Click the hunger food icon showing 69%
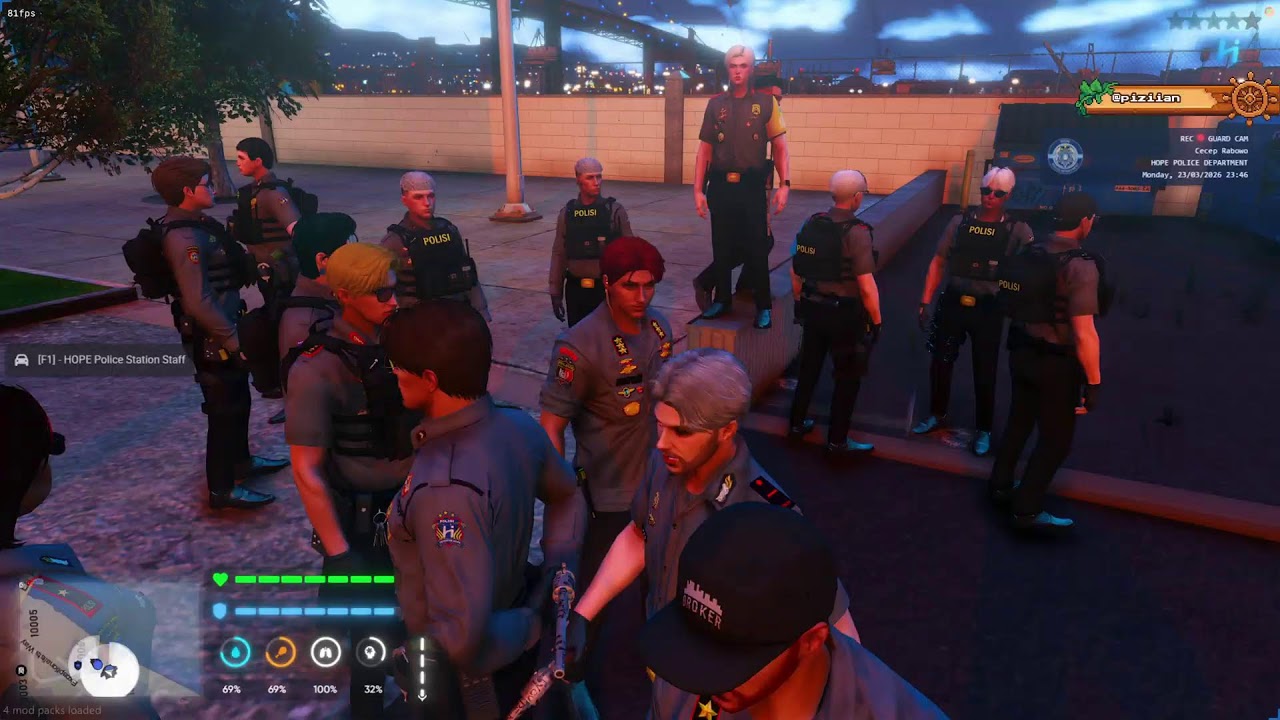 tap(279, 652)
